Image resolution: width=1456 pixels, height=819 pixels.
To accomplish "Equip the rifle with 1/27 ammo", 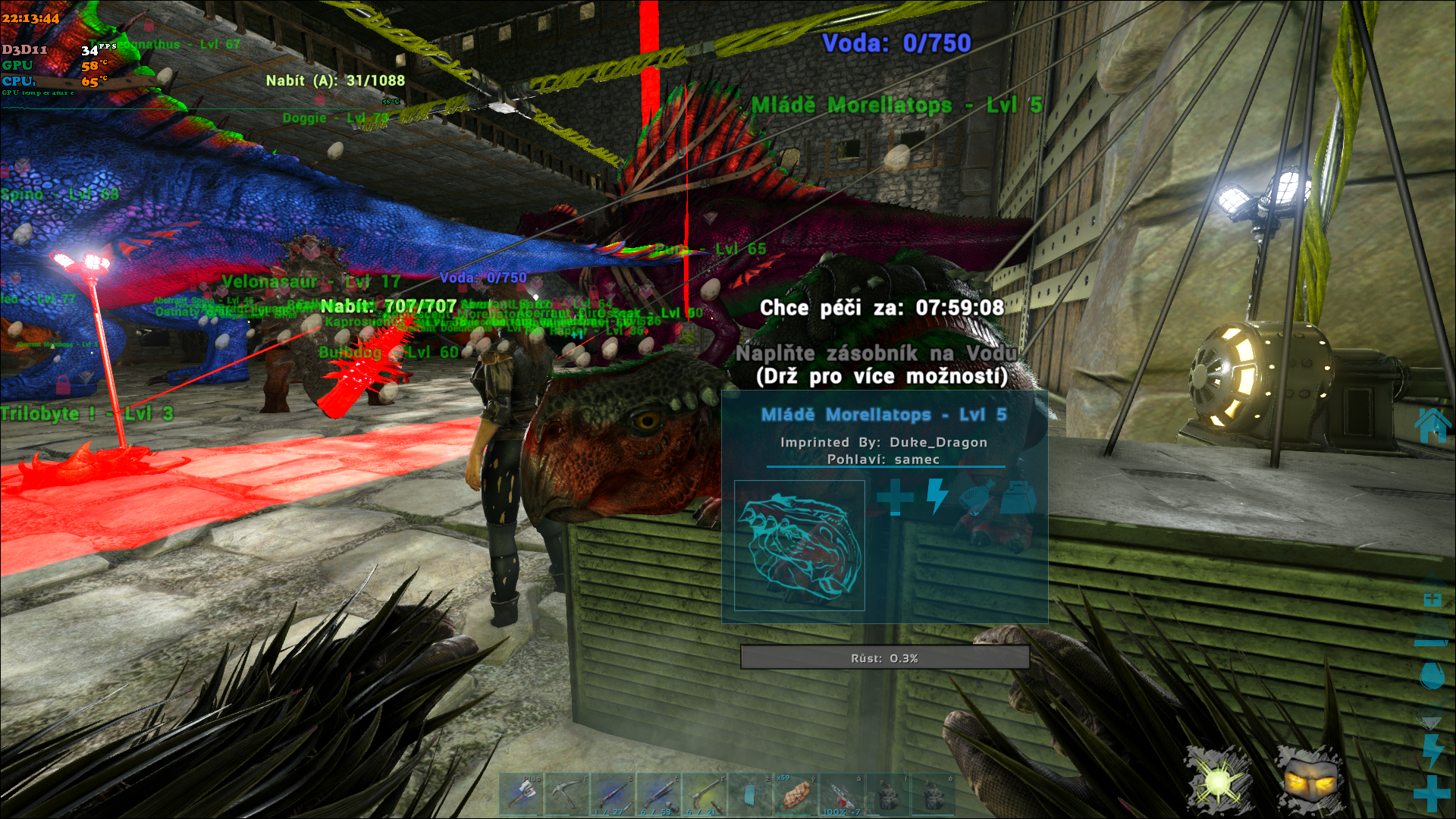I will pos(613,795).
